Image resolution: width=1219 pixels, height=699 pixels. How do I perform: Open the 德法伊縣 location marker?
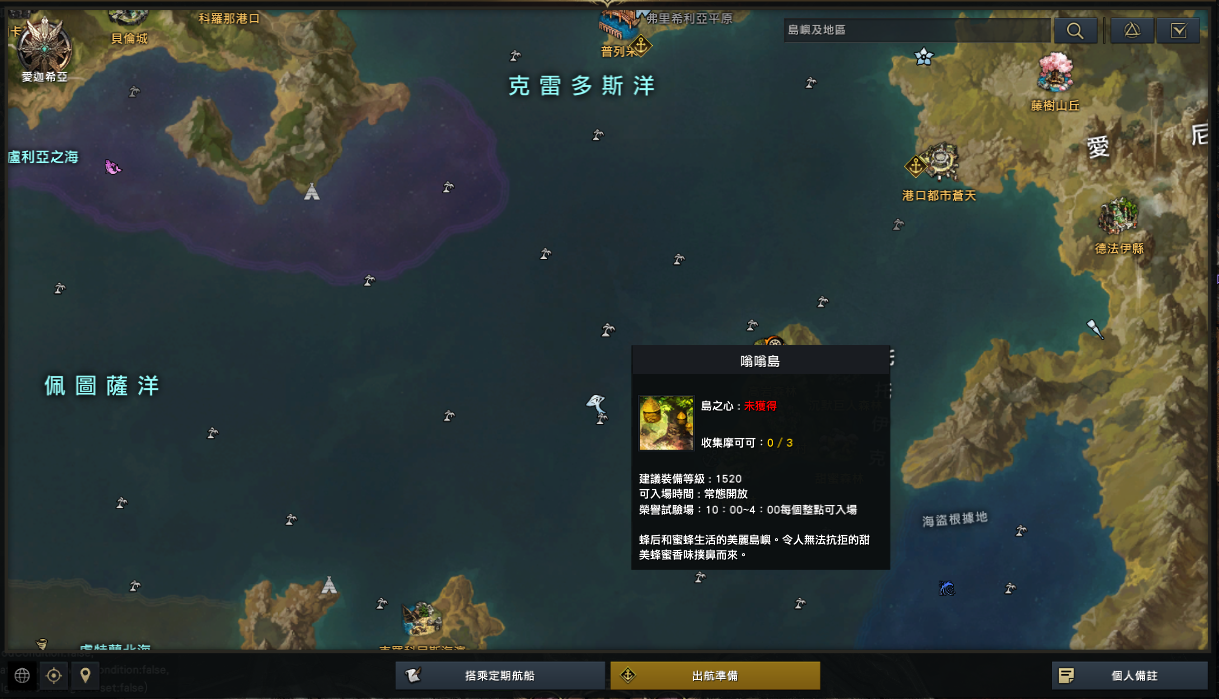click(1118, 217)
